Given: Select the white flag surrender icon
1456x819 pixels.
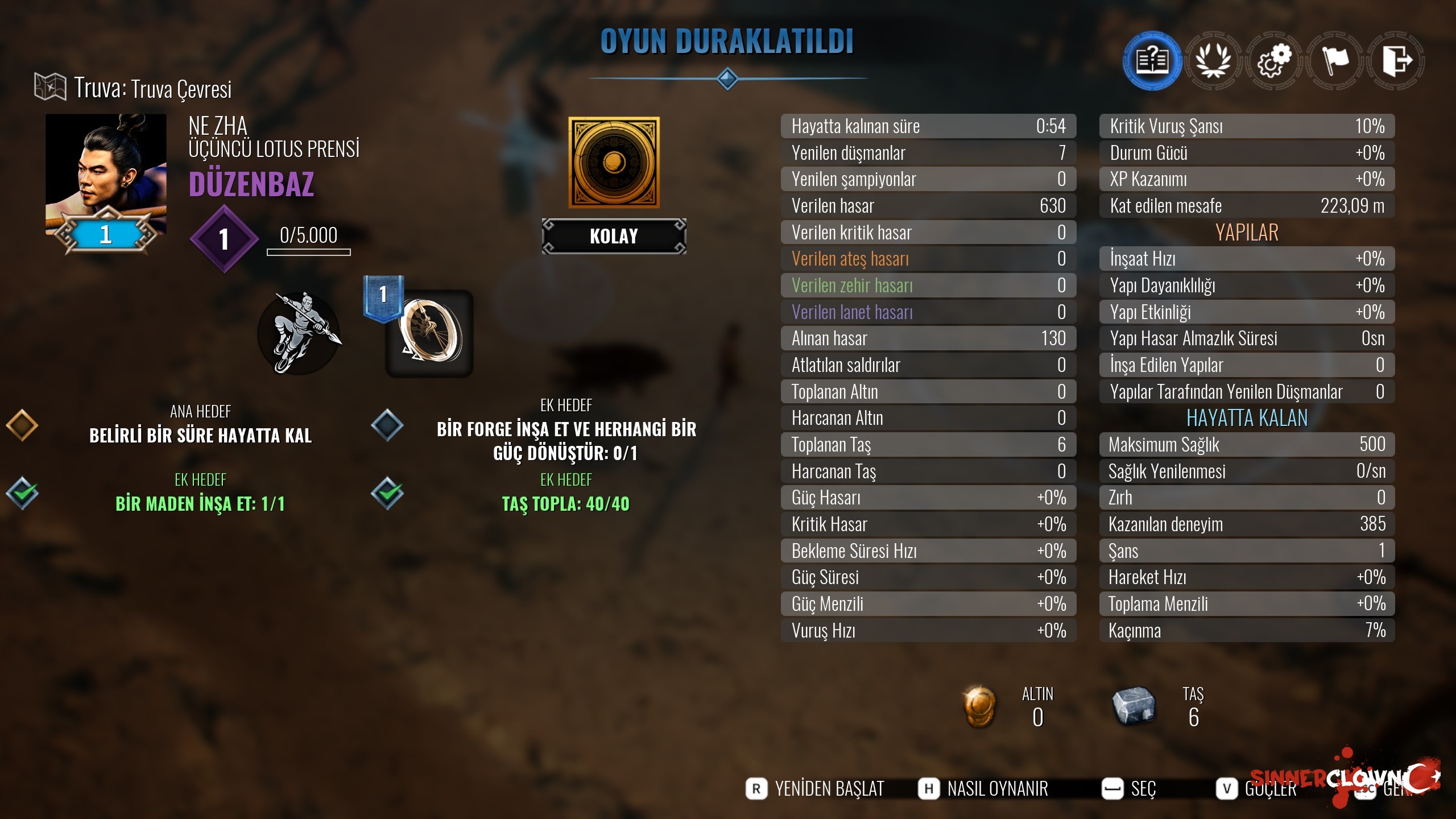Looking at the screenshot, I should (x=1335, y=60).
